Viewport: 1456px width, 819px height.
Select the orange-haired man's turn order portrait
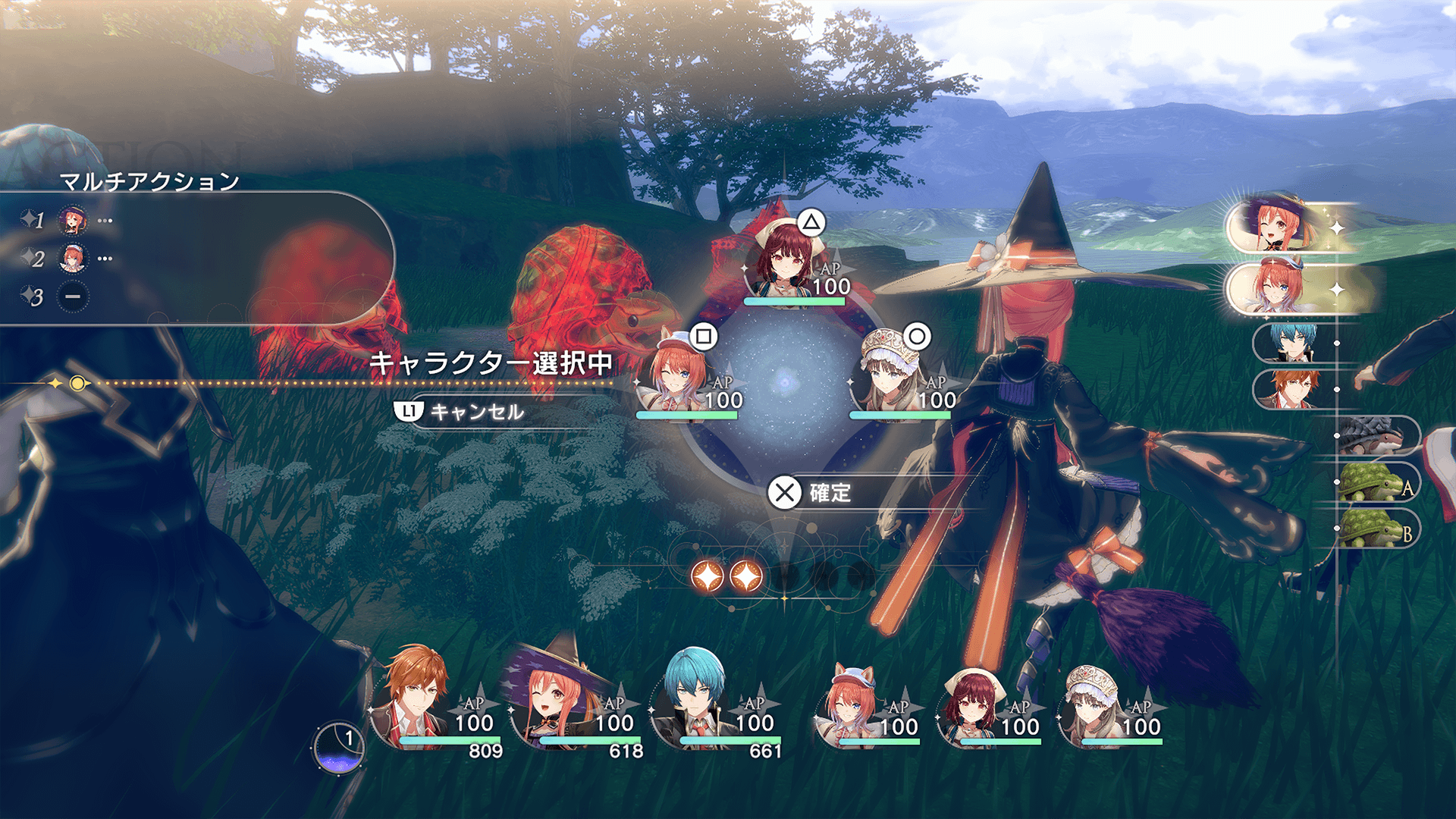click(1293, 389)
